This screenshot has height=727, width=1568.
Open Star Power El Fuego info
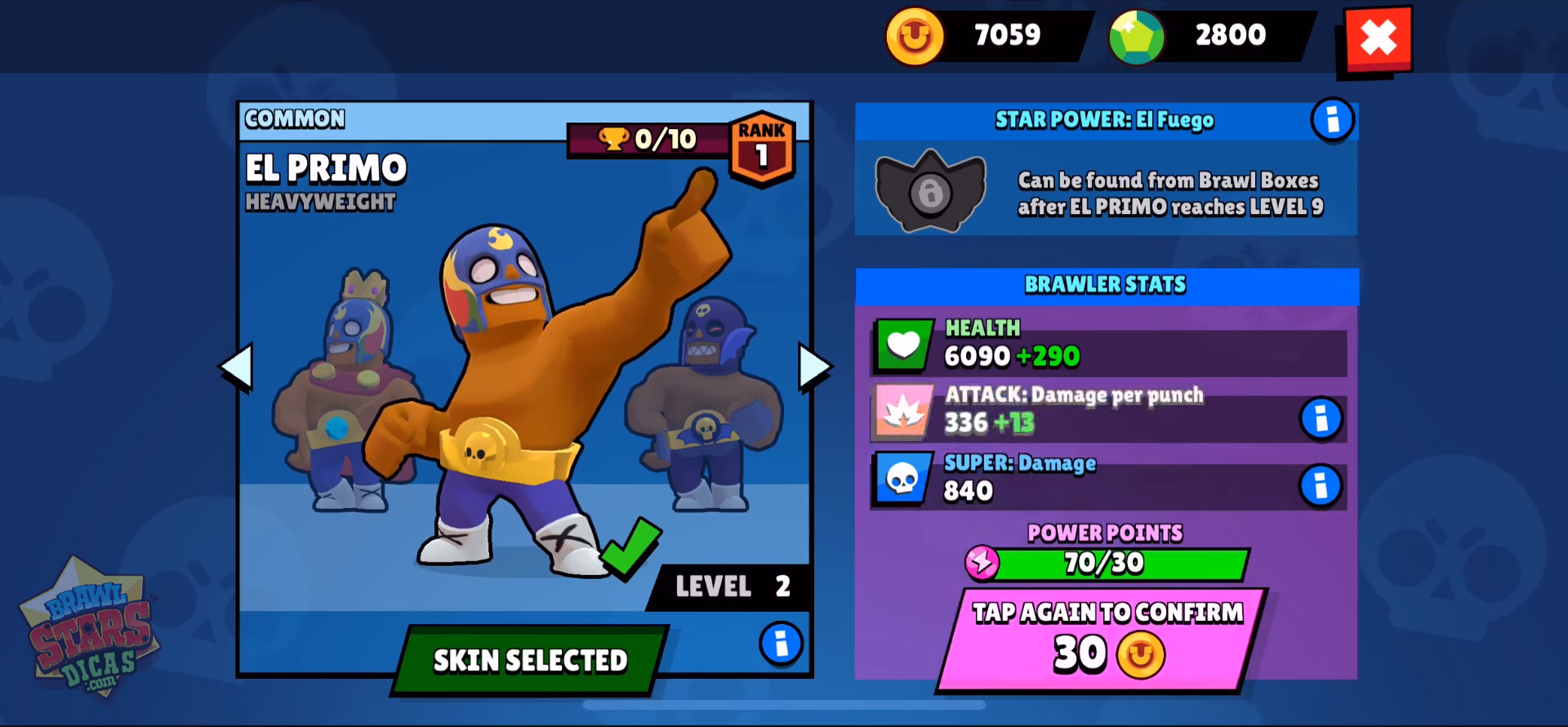pyautogui.click(x=1332, y=120)
